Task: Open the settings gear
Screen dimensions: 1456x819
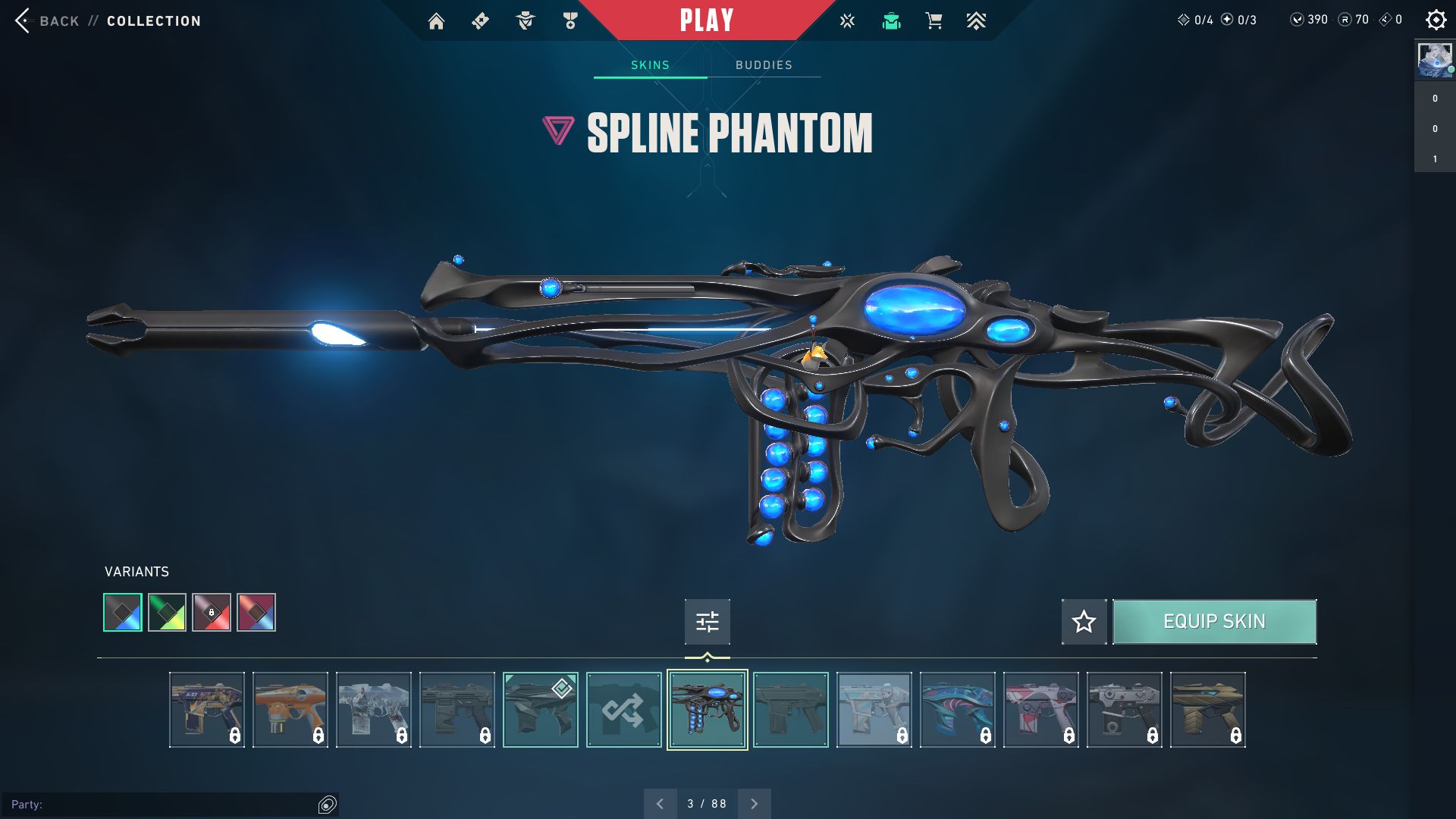Action: click(x=1436, y=20)
